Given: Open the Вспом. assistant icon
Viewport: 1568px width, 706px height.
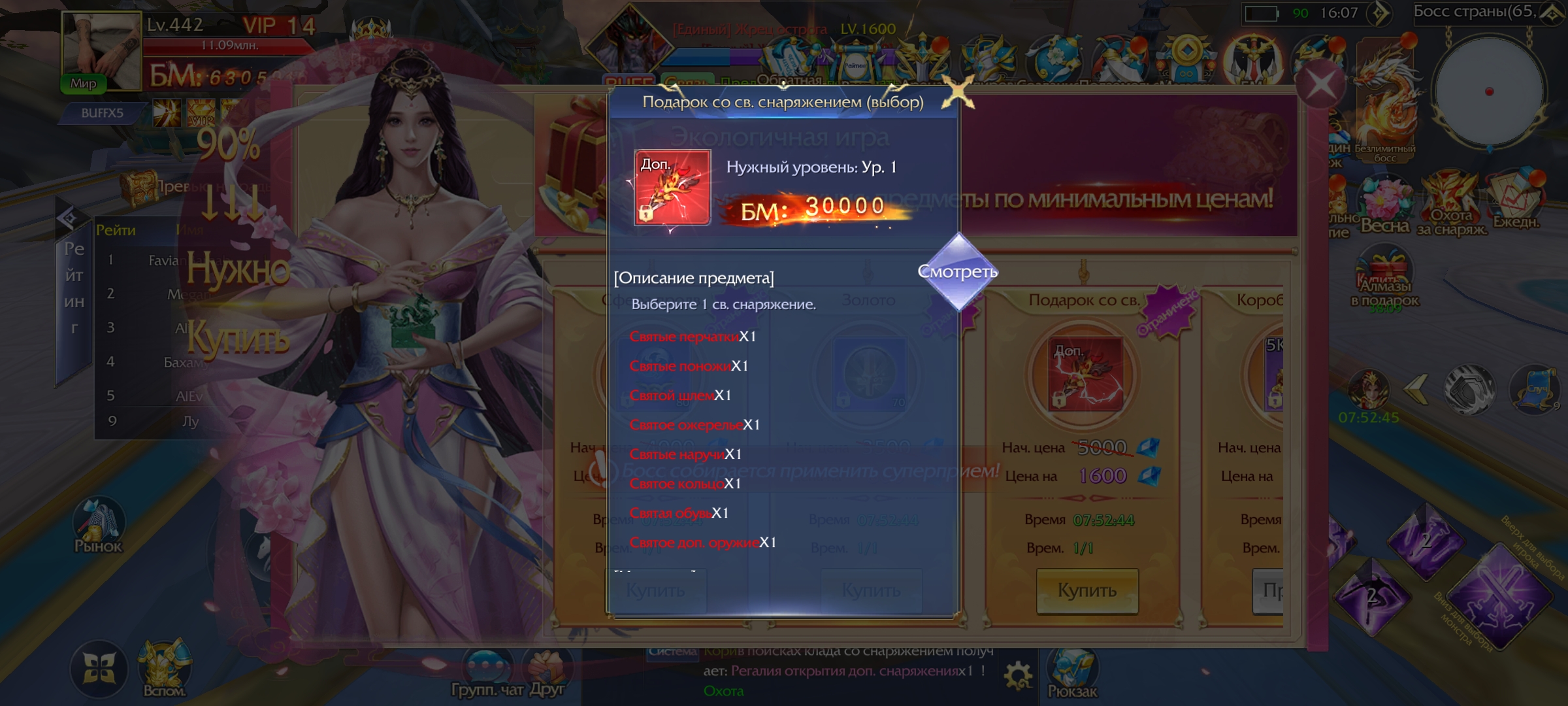Looking at the screenshot, I should pyautogui.click(x=164, y=668).
